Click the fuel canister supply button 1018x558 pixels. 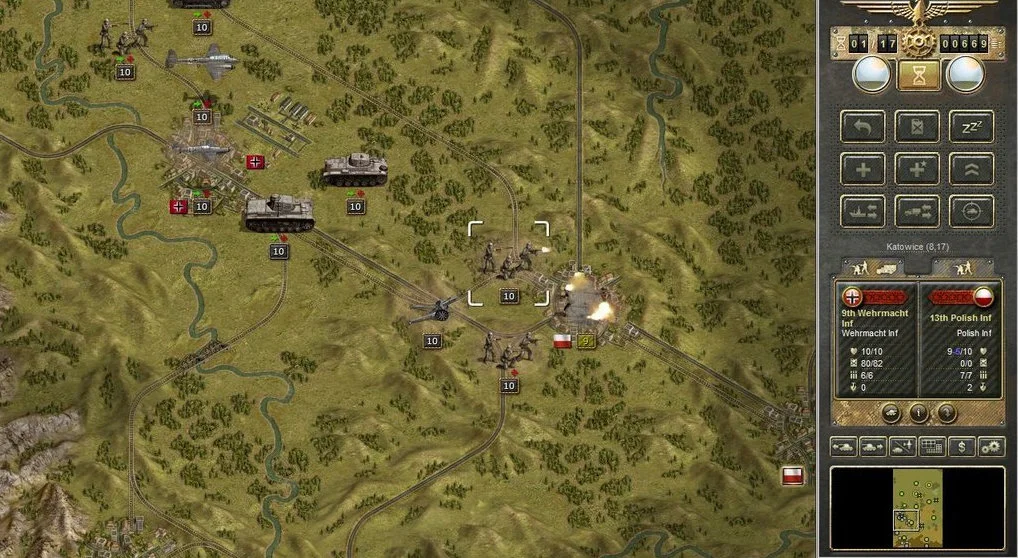pos(916,127)
